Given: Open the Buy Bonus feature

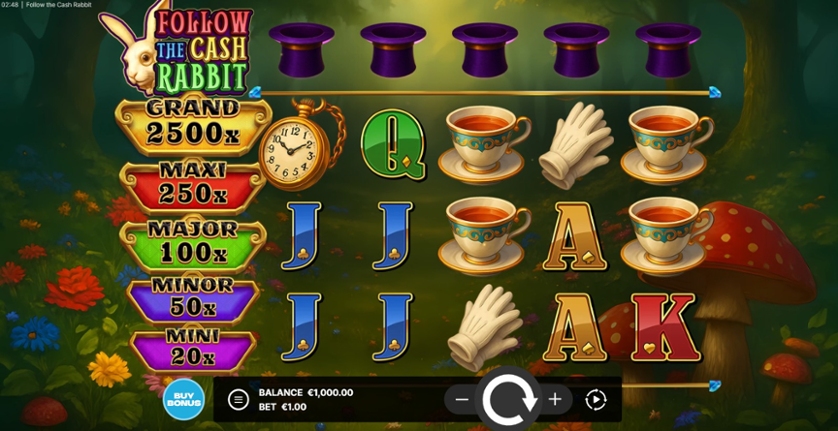Looking at the screenshot, I should pos(184,400).
